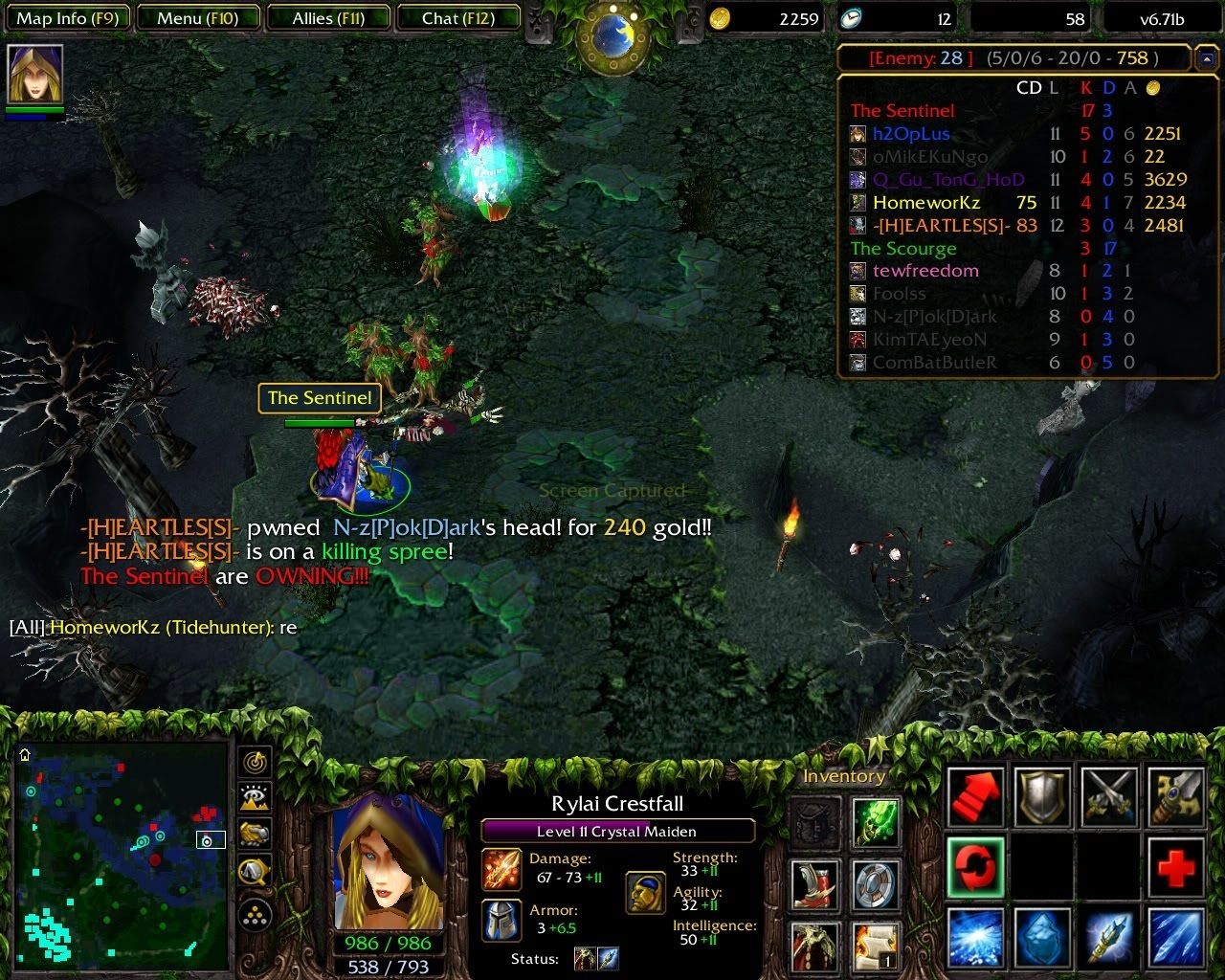Select the round shield inventory item

pyautogui.click(x=875, y=884)
